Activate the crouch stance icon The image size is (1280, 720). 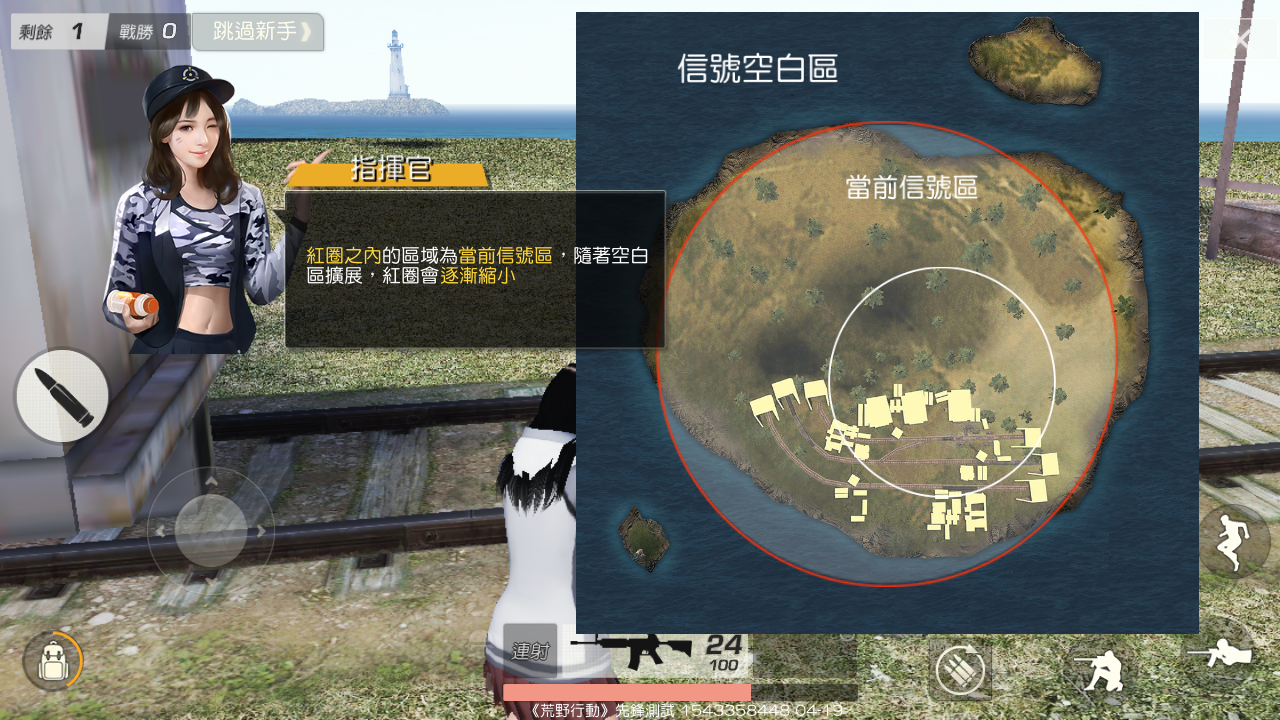click(1103, 672)
